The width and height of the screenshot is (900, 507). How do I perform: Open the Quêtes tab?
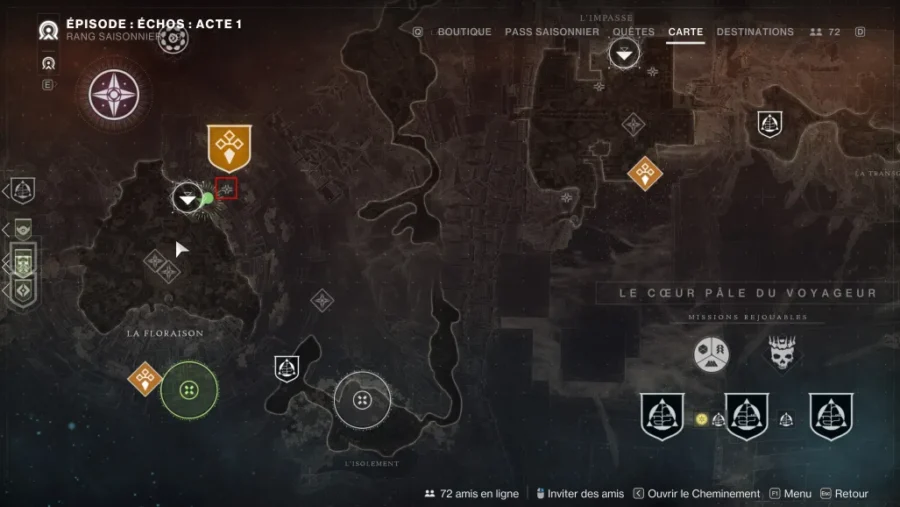(633, 32)
